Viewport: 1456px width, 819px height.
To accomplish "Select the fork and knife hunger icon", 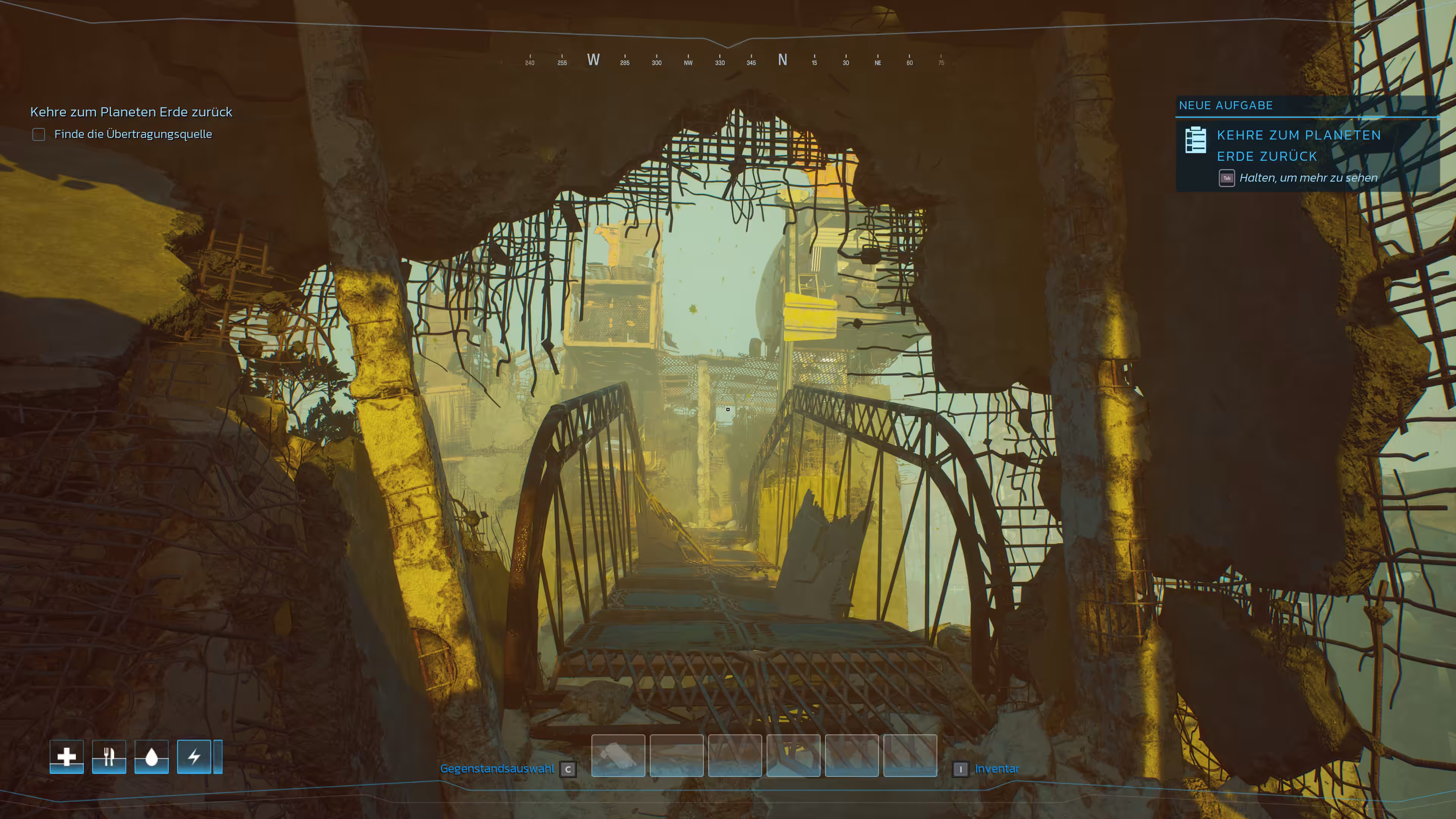I will click(109, 756).
